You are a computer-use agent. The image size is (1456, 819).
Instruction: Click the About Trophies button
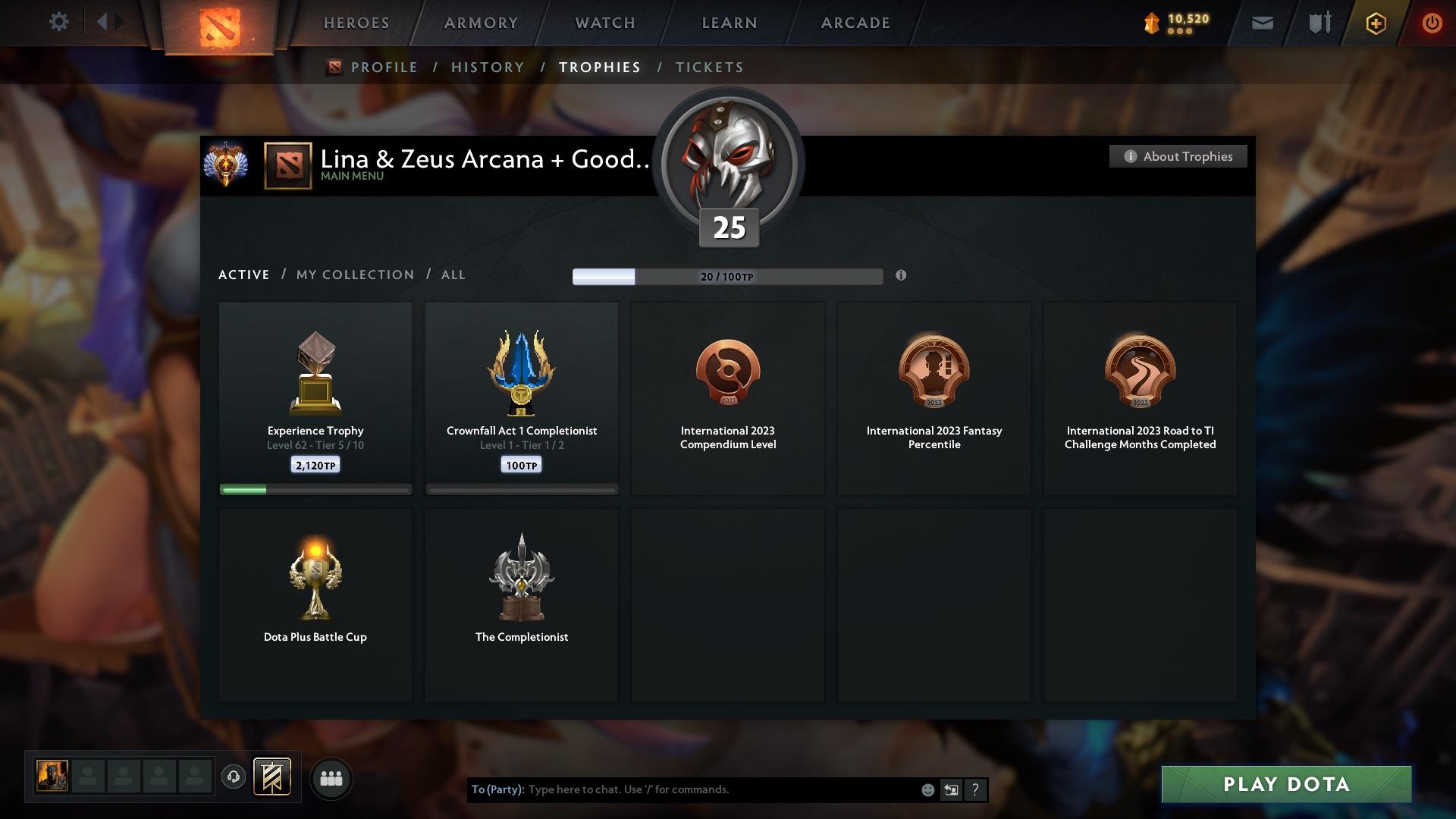coord(1178,156)
